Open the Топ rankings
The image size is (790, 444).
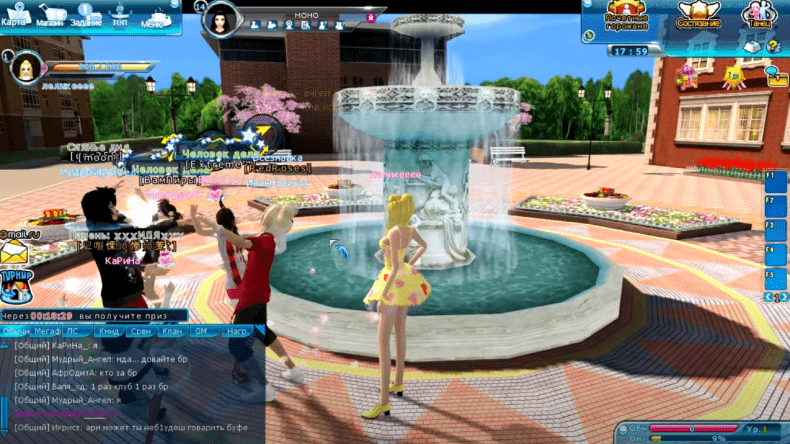(121, 16)
